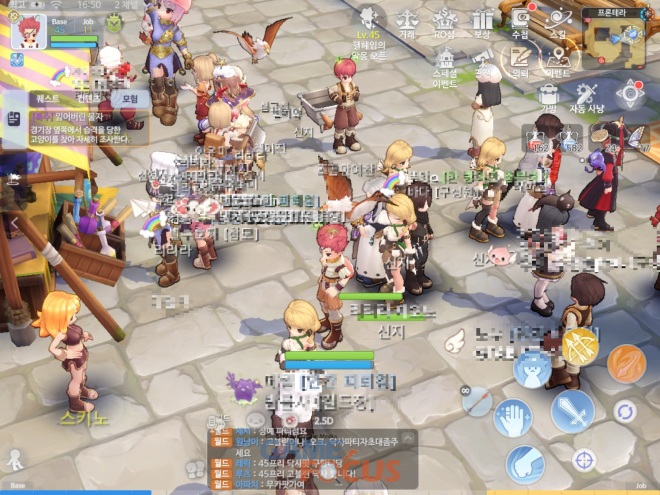The image size is (660, 495).
Task: Open the 의뢰 commission board
Action: 519,61
